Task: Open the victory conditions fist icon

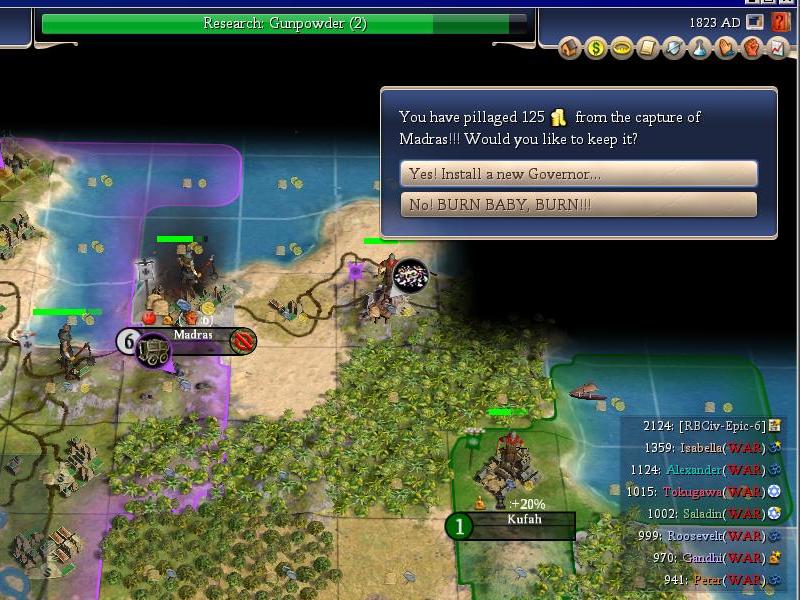Action: pyautogui.click(x=752, y=48)
